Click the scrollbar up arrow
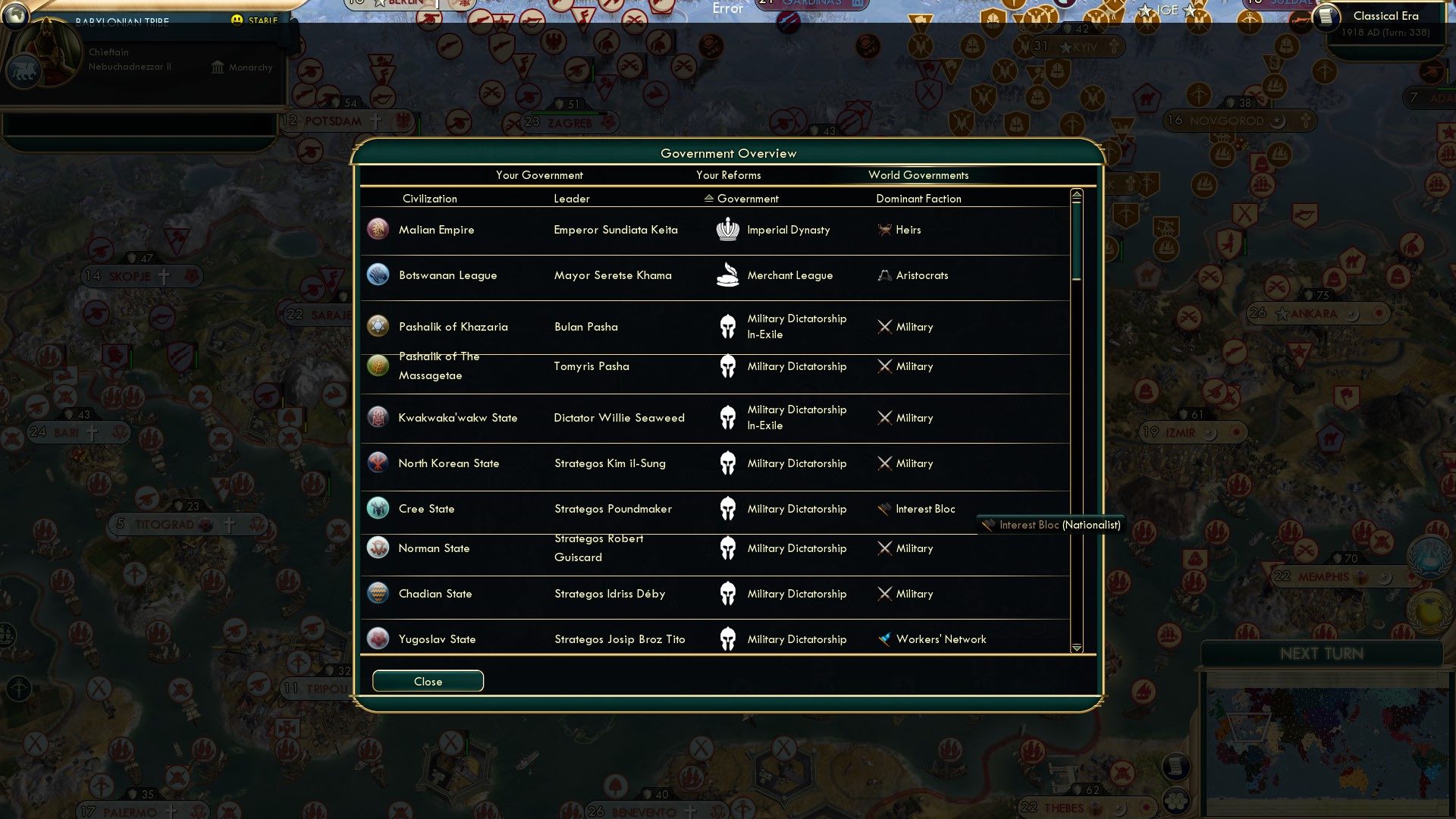This screenshot has height=819, width=1456. (x=1075, y=194)
